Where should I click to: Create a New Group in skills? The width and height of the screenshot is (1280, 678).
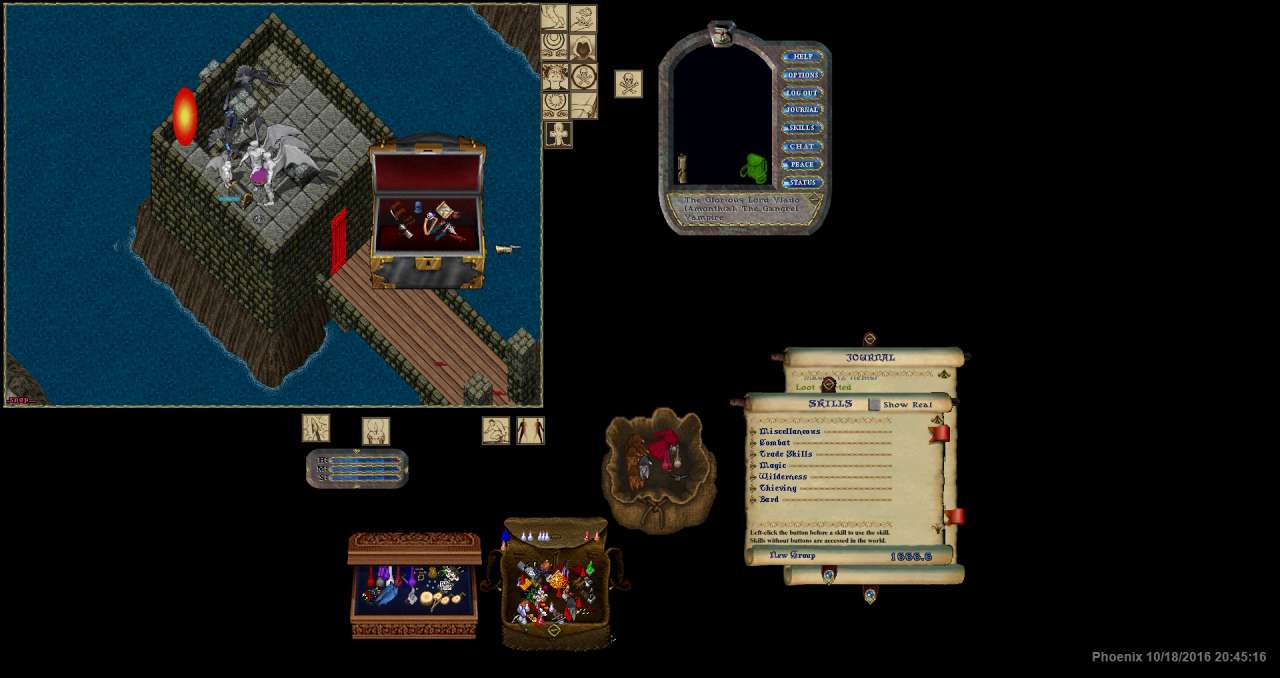click(792, 556)
